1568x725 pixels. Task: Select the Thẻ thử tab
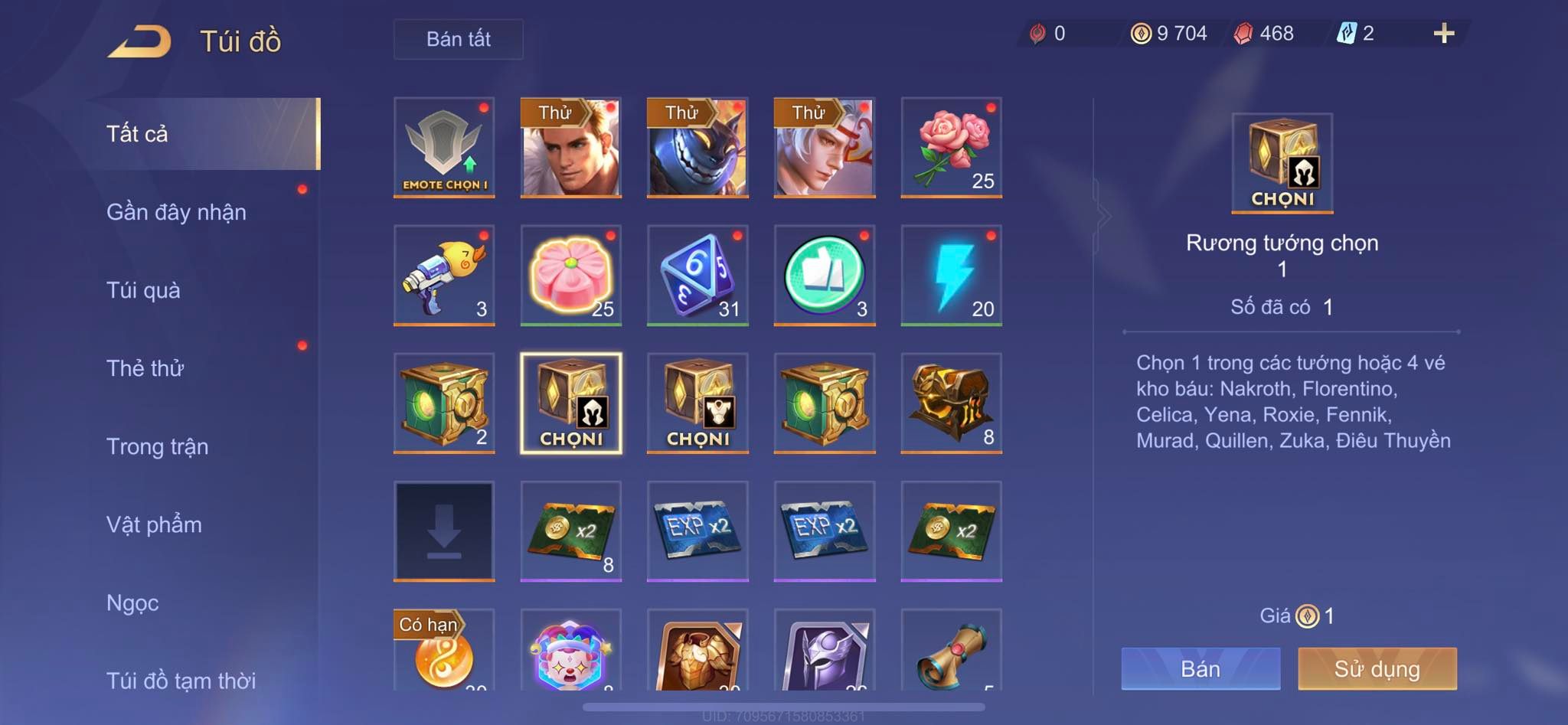point(145,368)
